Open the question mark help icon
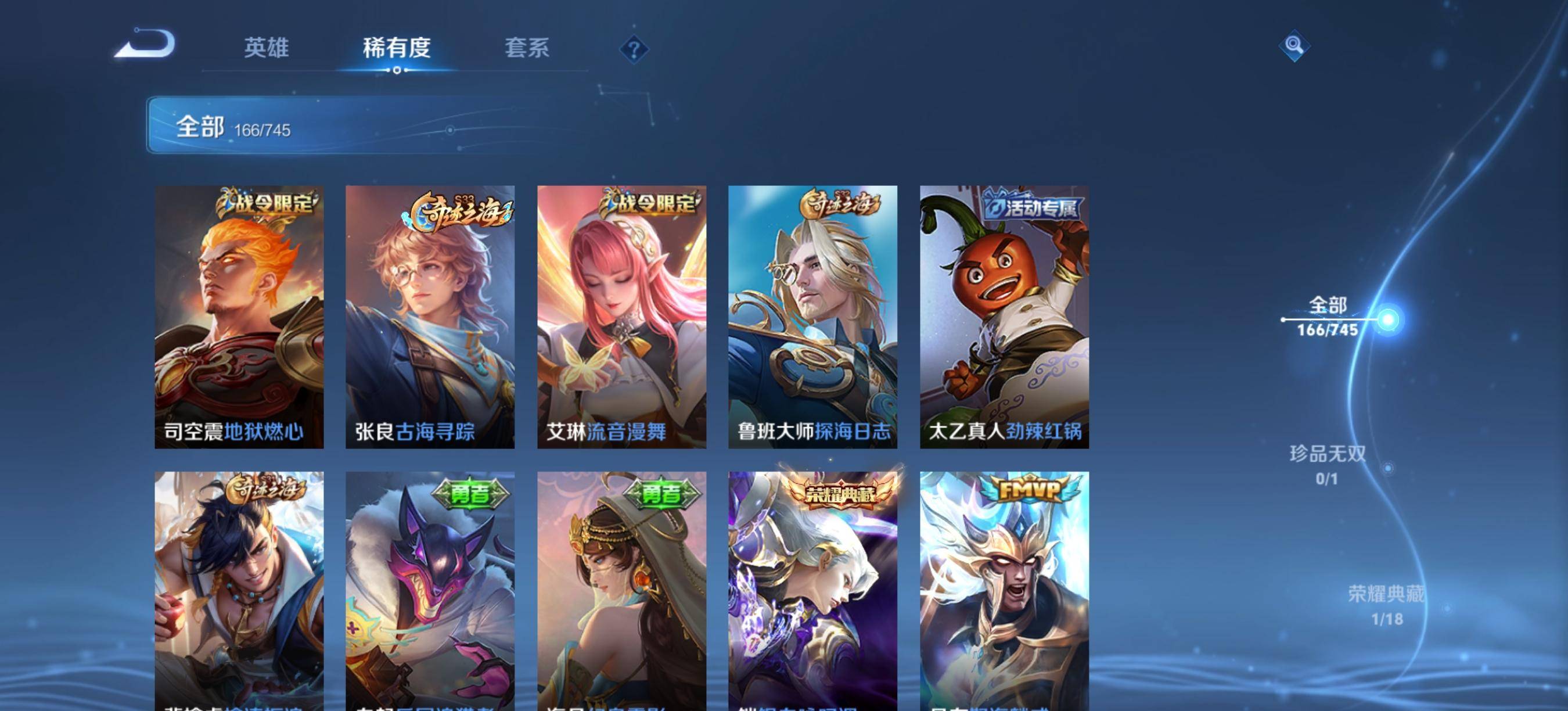This screenshot has height=711, width=1568. [x=634, y=49]
